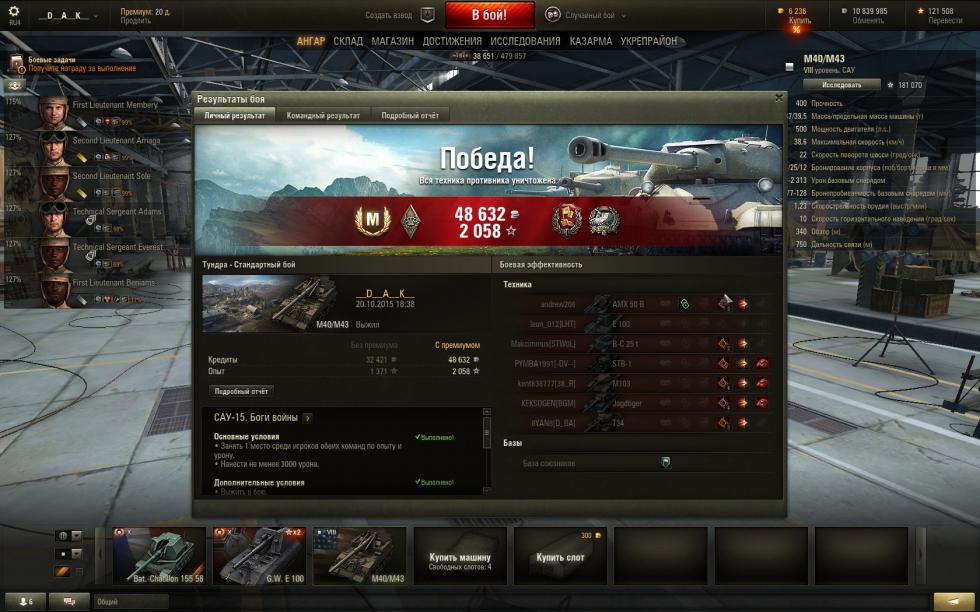Select the Bat.-Châtillon 155 58 tank
The height and width of the screenshot is (612, 980).
[159, 556]
